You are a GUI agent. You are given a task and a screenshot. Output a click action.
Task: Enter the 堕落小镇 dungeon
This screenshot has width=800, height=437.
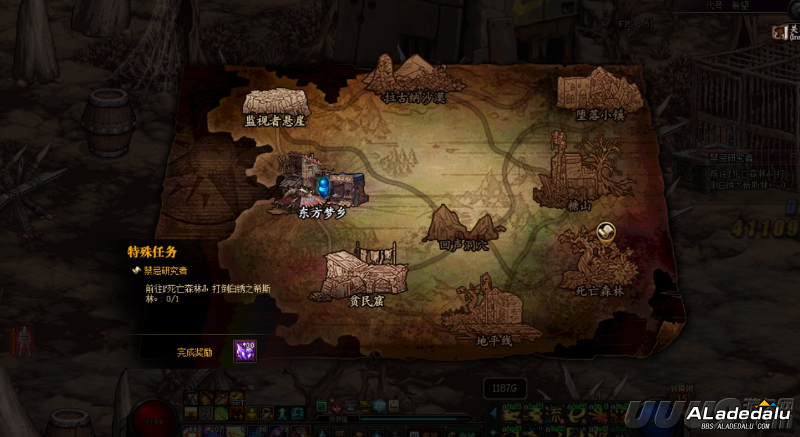point(599,93)
